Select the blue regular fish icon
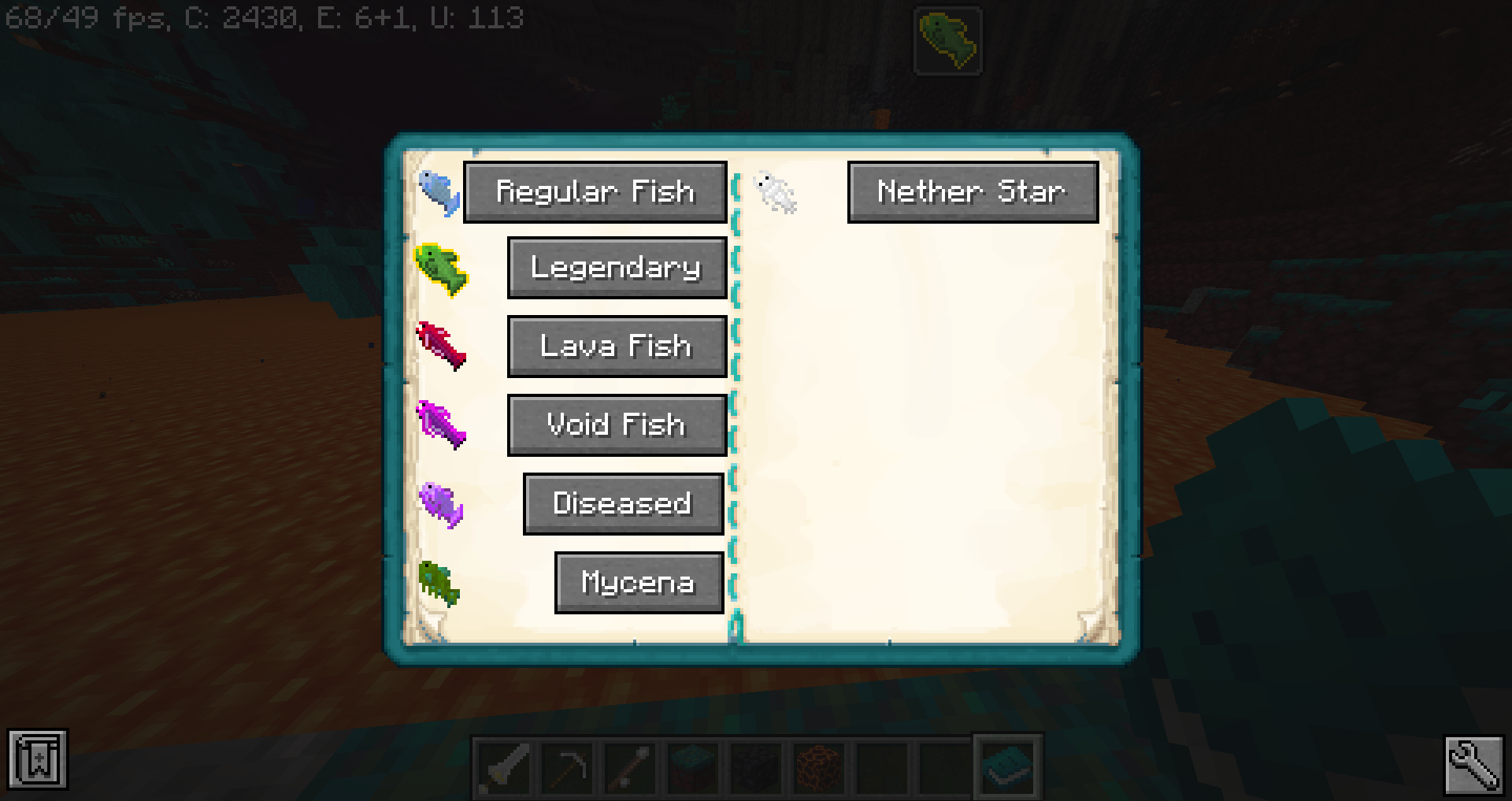 pos(441,194)
